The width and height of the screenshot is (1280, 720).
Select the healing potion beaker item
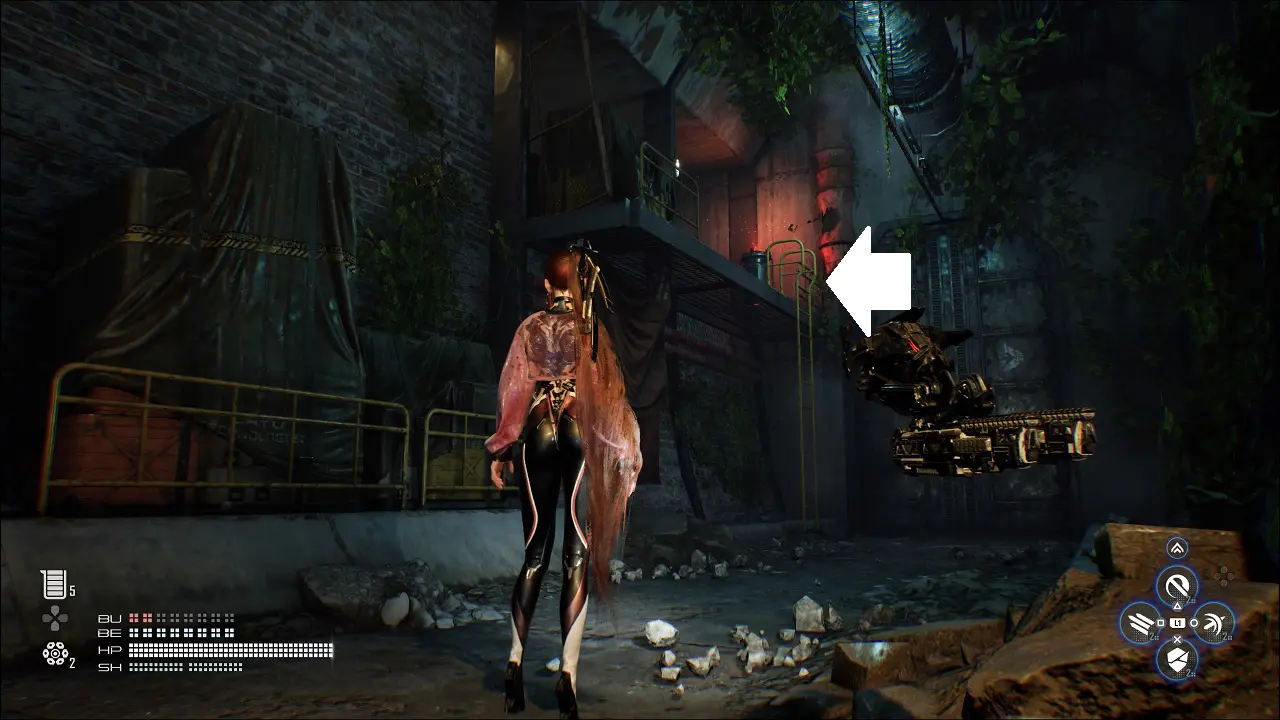point(53,585)
